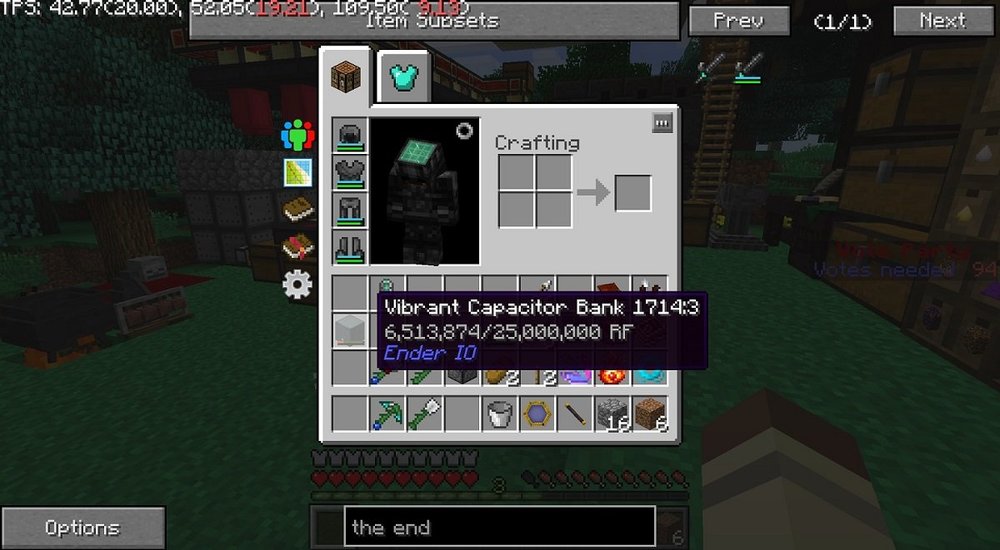Select the equipped leggings slot
The image size is (1000, 550).
click(351, 210)
